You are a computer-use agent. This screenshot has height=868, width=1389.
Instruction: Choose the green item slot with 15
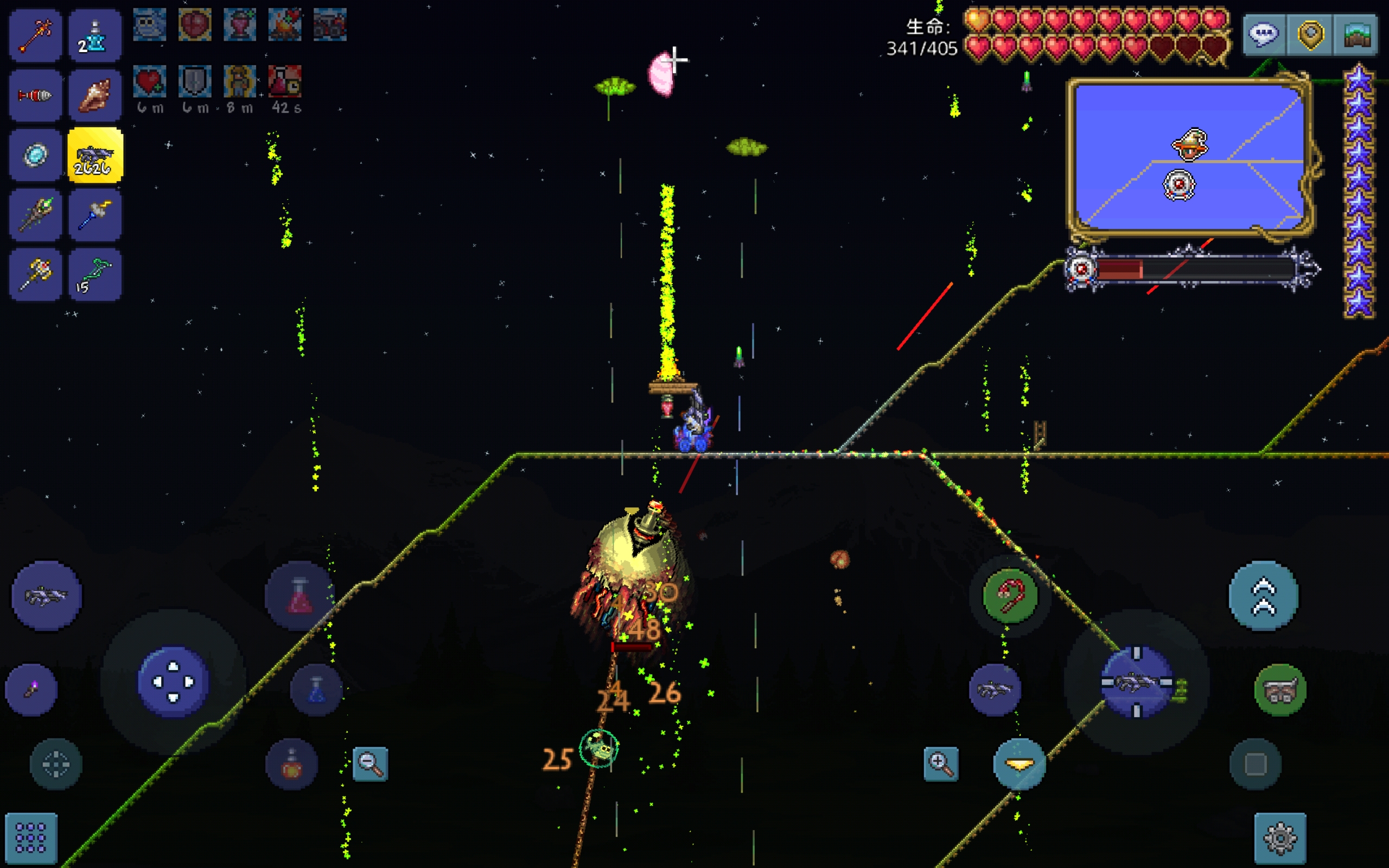(95, 275)
